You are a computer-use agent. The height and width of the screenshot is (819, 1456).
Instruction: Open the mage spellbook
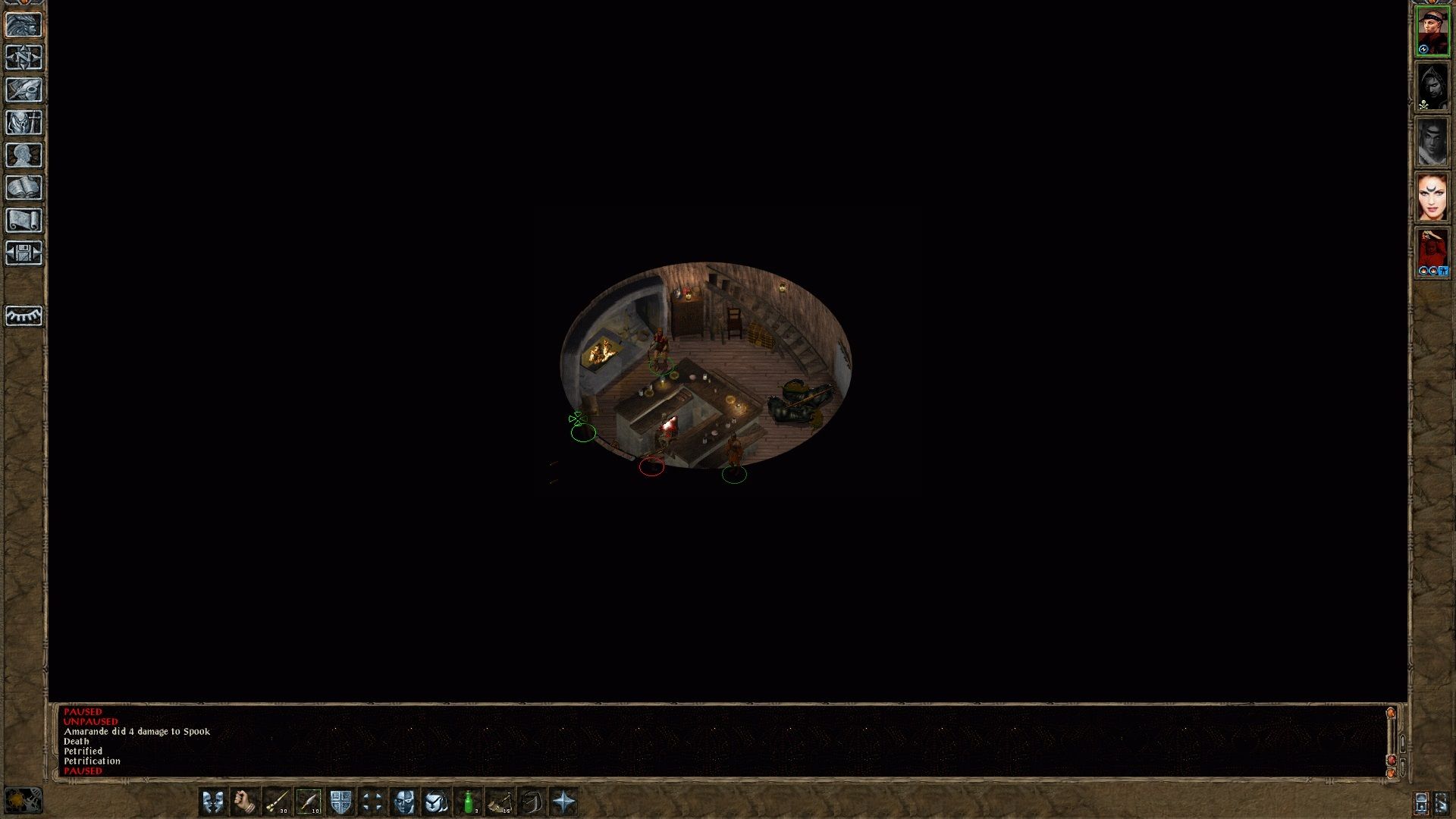tap(23, 187)
